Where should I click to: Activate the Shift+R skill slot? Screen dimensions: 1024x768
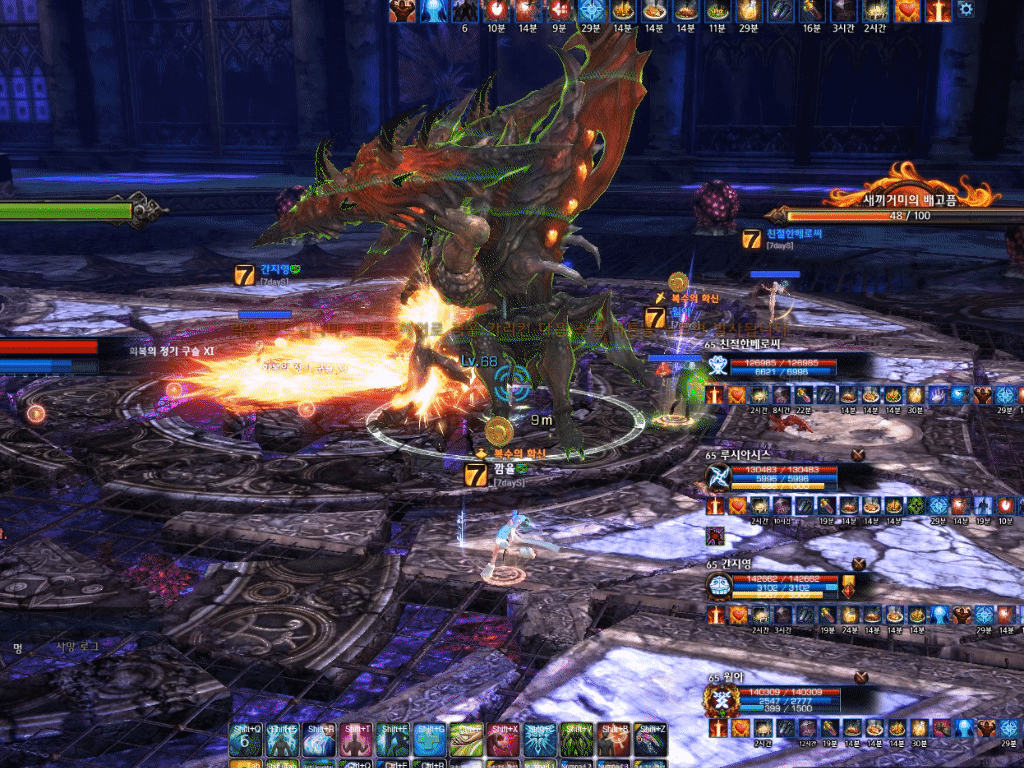tap(318, 738)
